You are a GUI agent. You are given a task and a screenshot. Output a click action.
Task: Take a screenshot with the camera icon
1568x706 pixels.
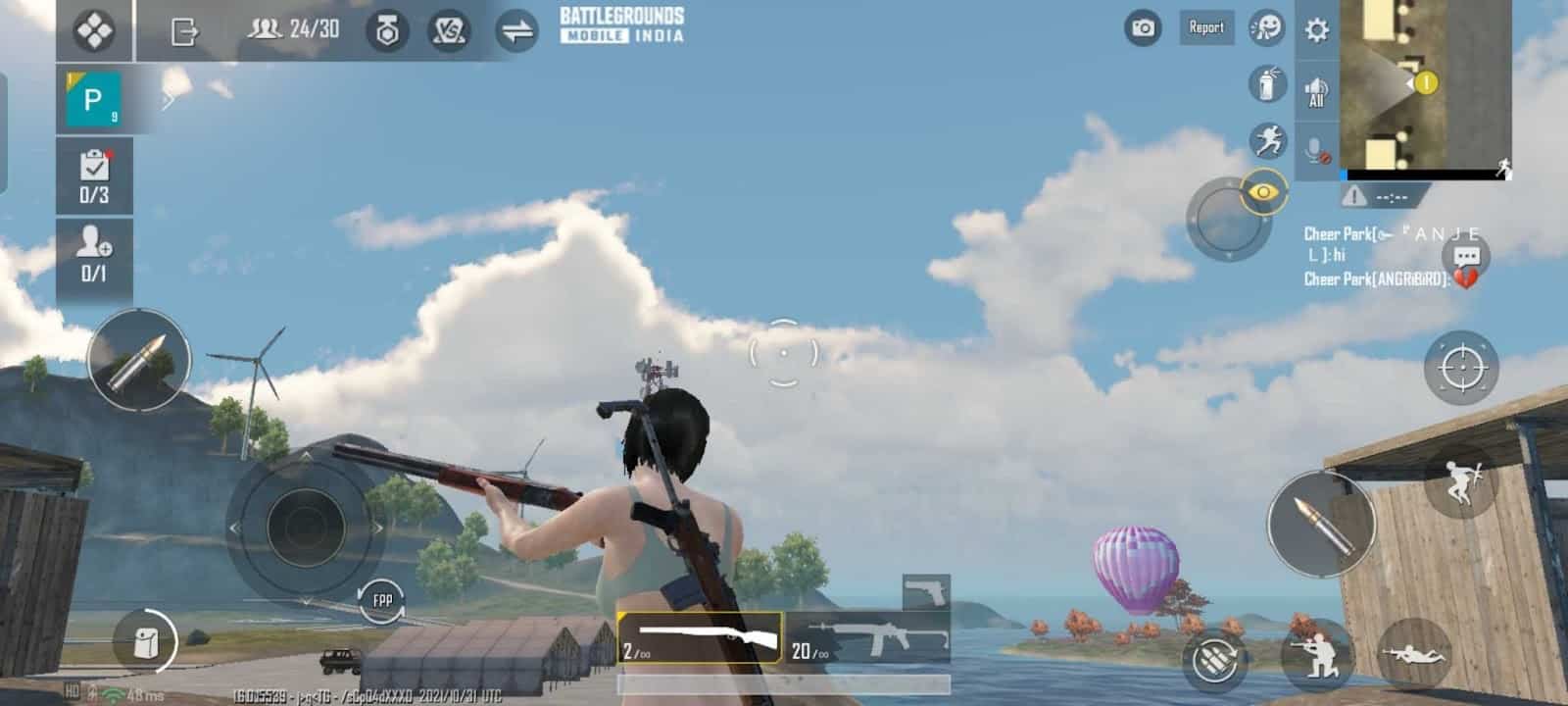pos(1142,27)
